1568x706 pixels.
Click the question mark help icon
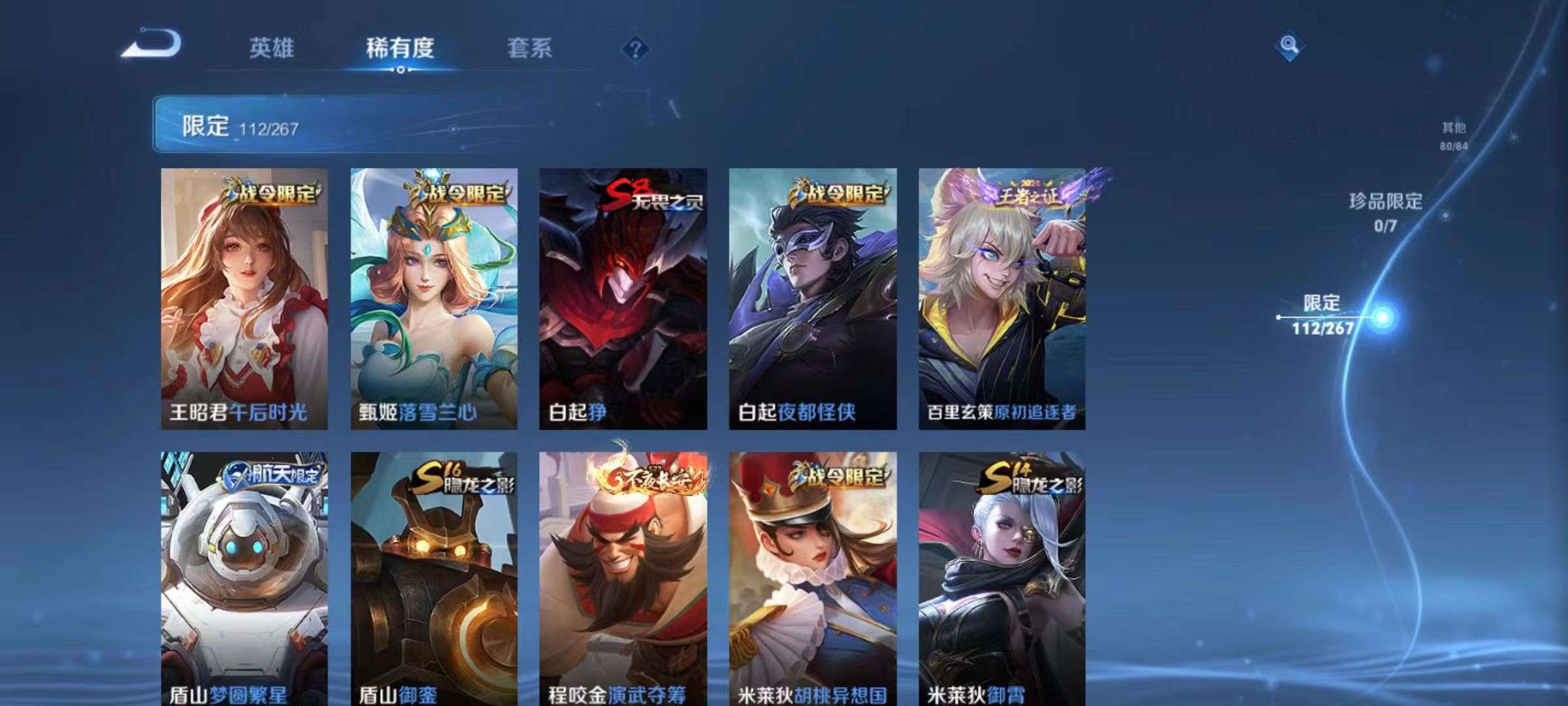(x=635, y=49)
